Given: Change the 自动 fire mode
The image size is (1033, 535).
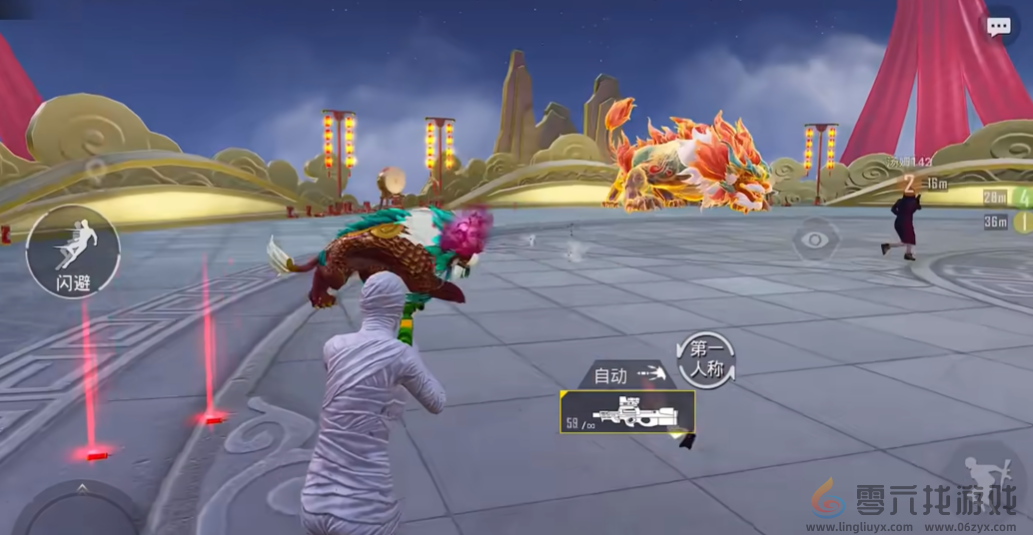Looking at the screenshot, I should [x=629, y=375].
